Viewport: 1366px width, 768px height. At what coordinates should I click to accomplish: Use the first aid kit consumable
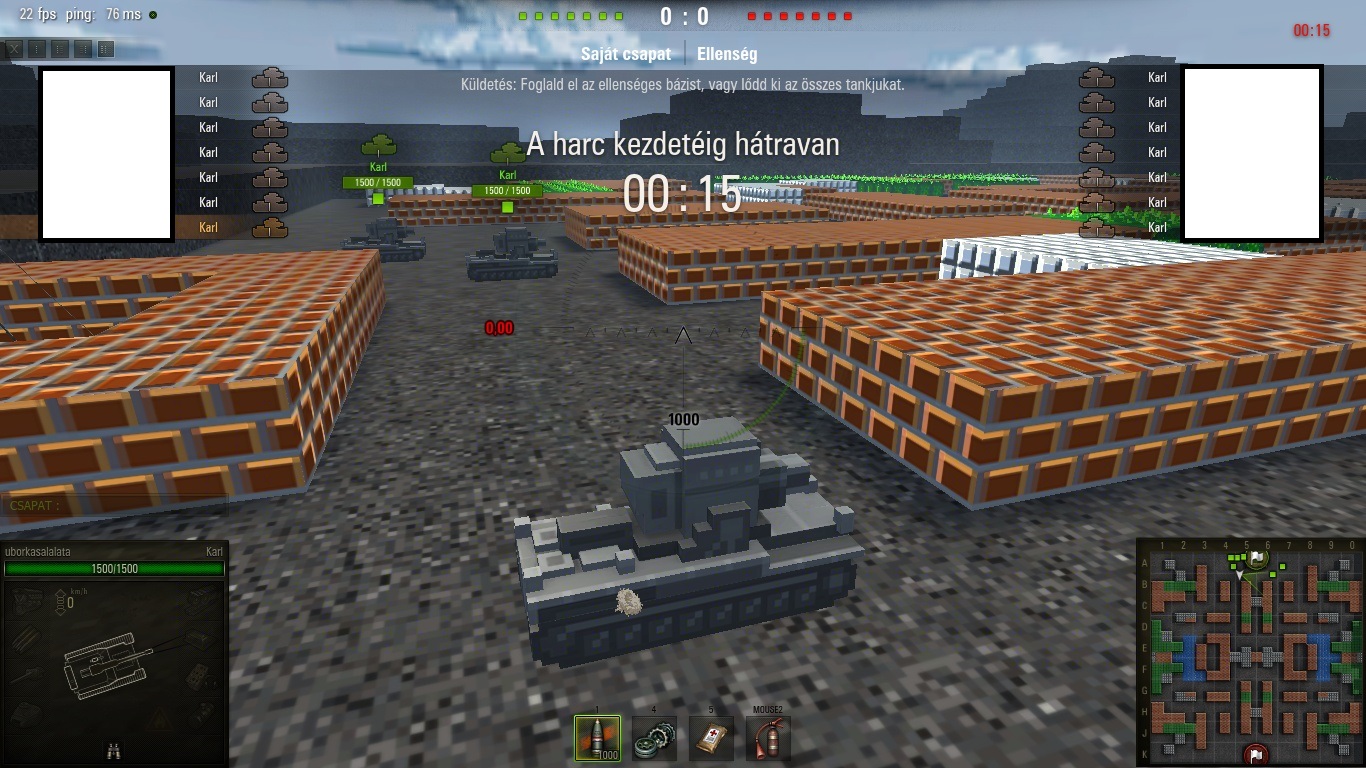pos(711,738)
